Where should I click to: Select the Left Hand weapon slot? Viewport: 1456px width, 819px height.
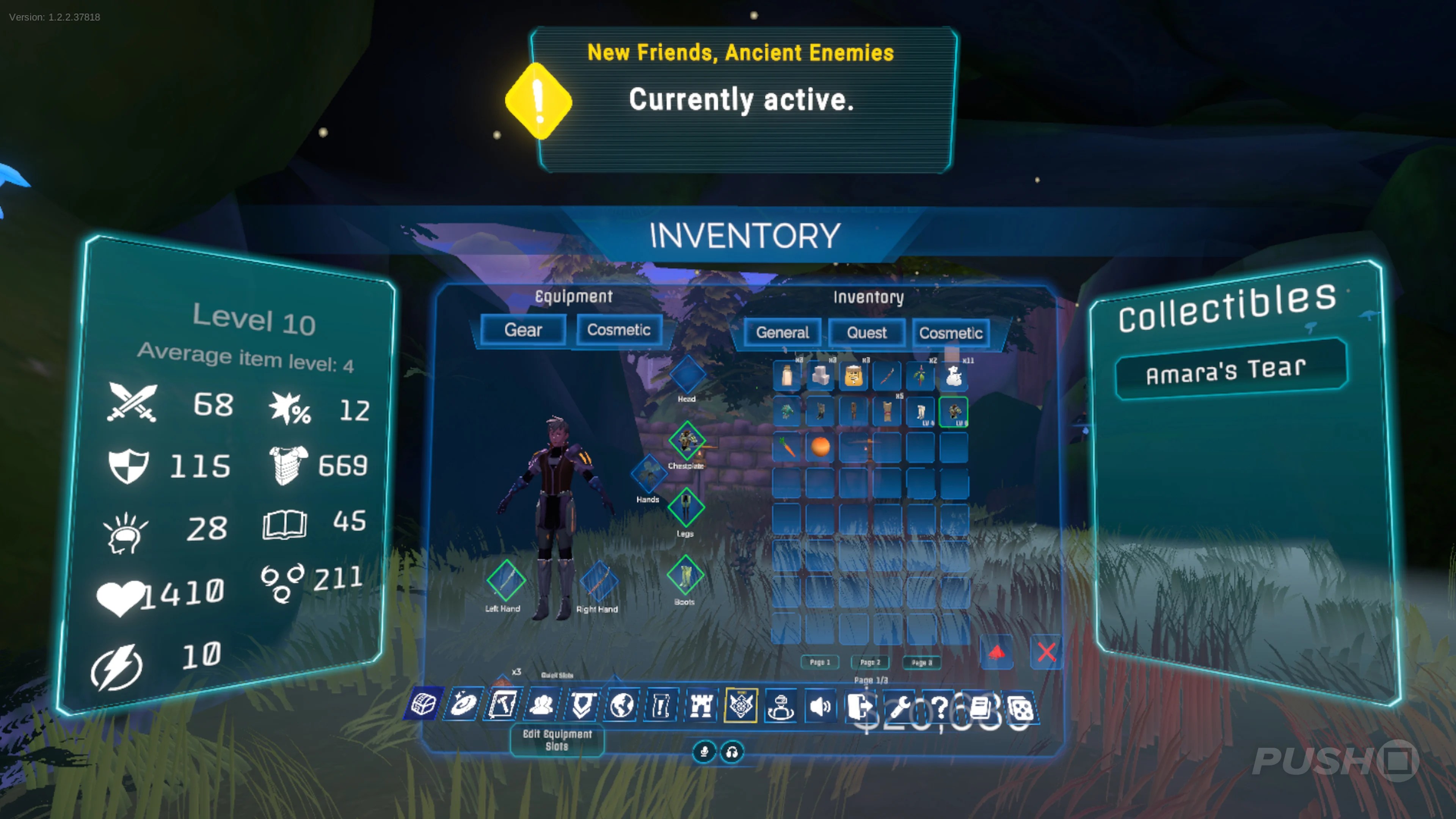coord(506,580)
